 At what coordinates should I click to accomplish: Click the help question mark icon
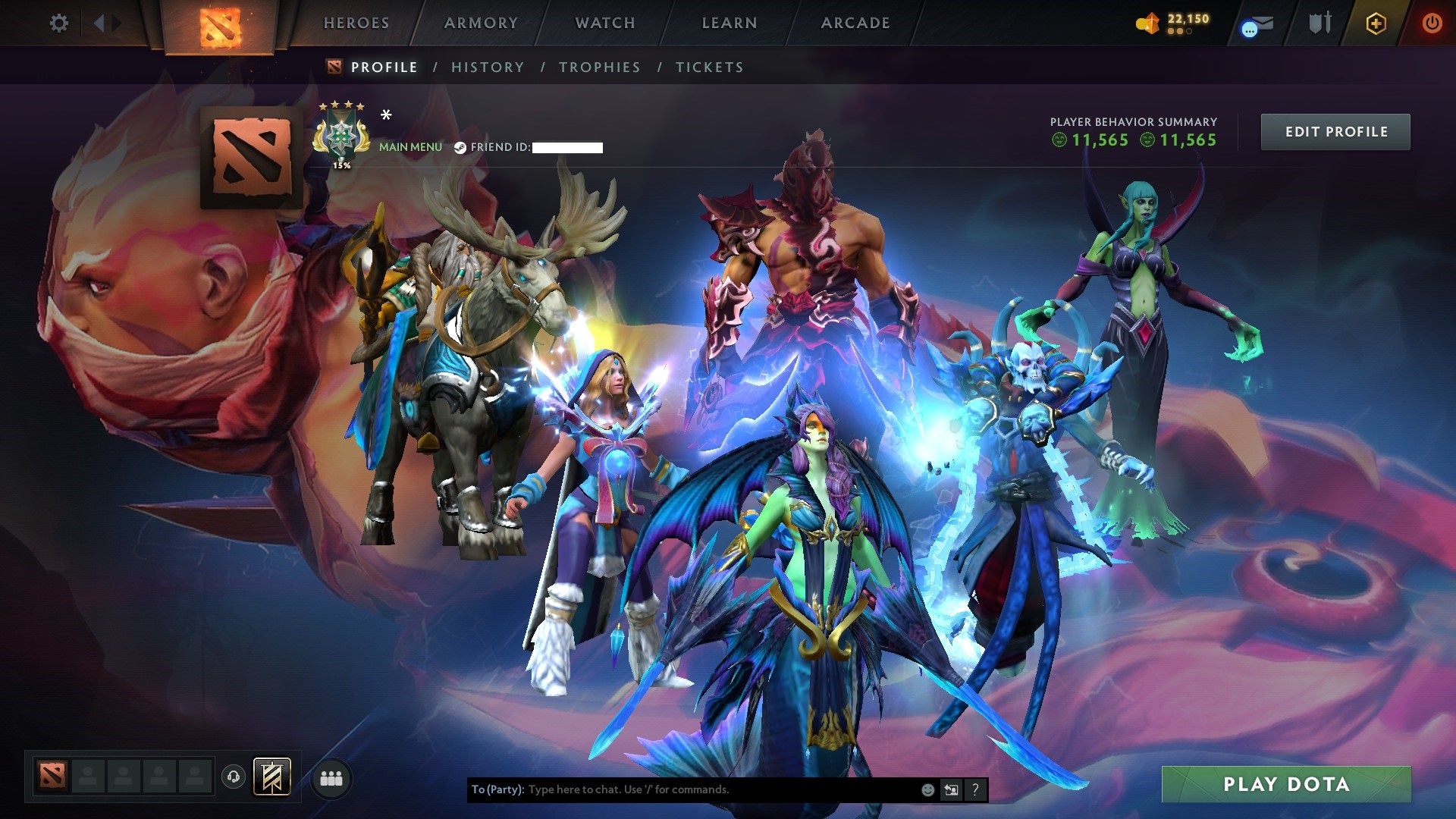pos(974,789)
